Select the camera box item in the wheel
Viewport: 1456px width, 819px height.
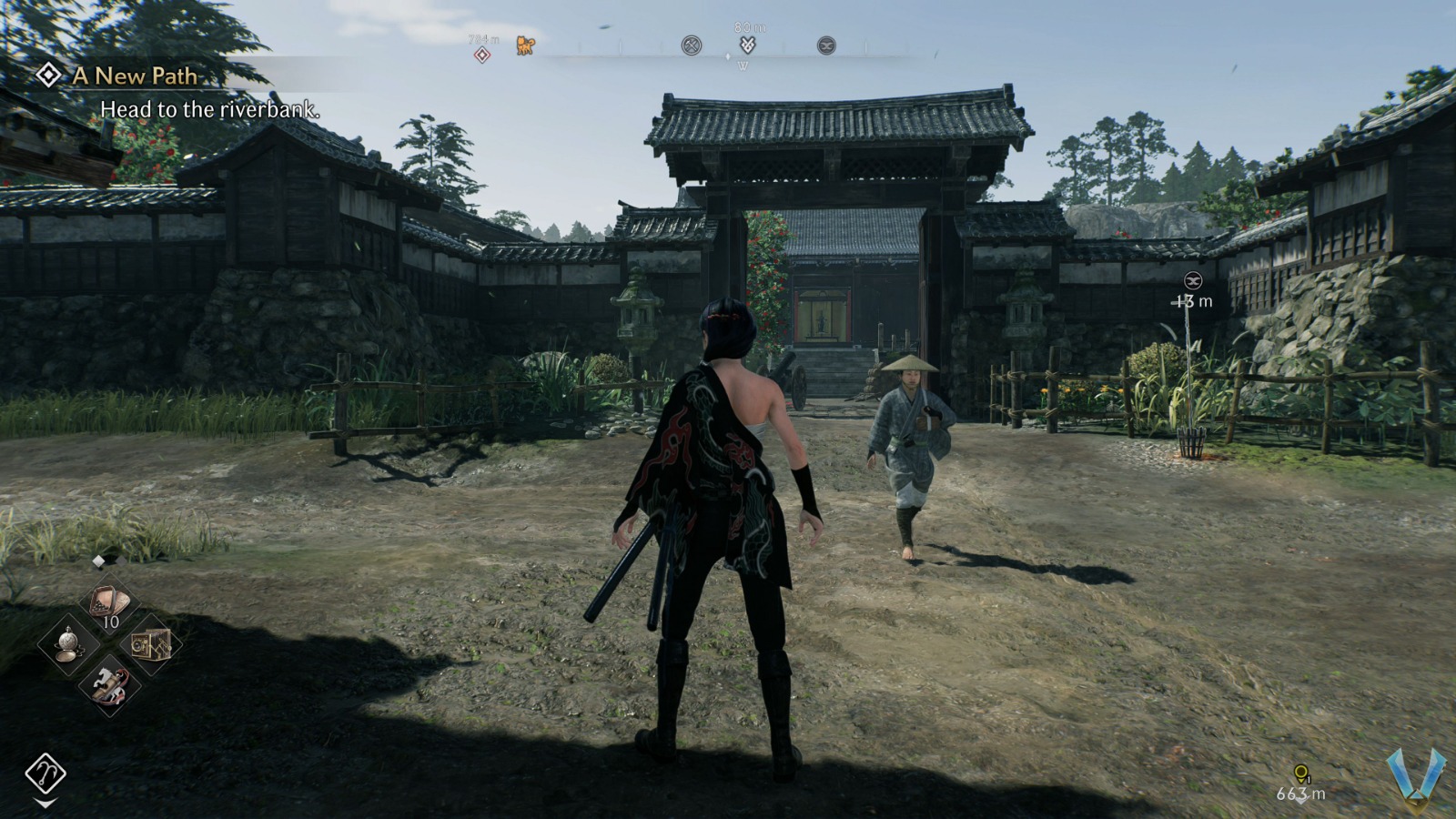coord(149,643)
